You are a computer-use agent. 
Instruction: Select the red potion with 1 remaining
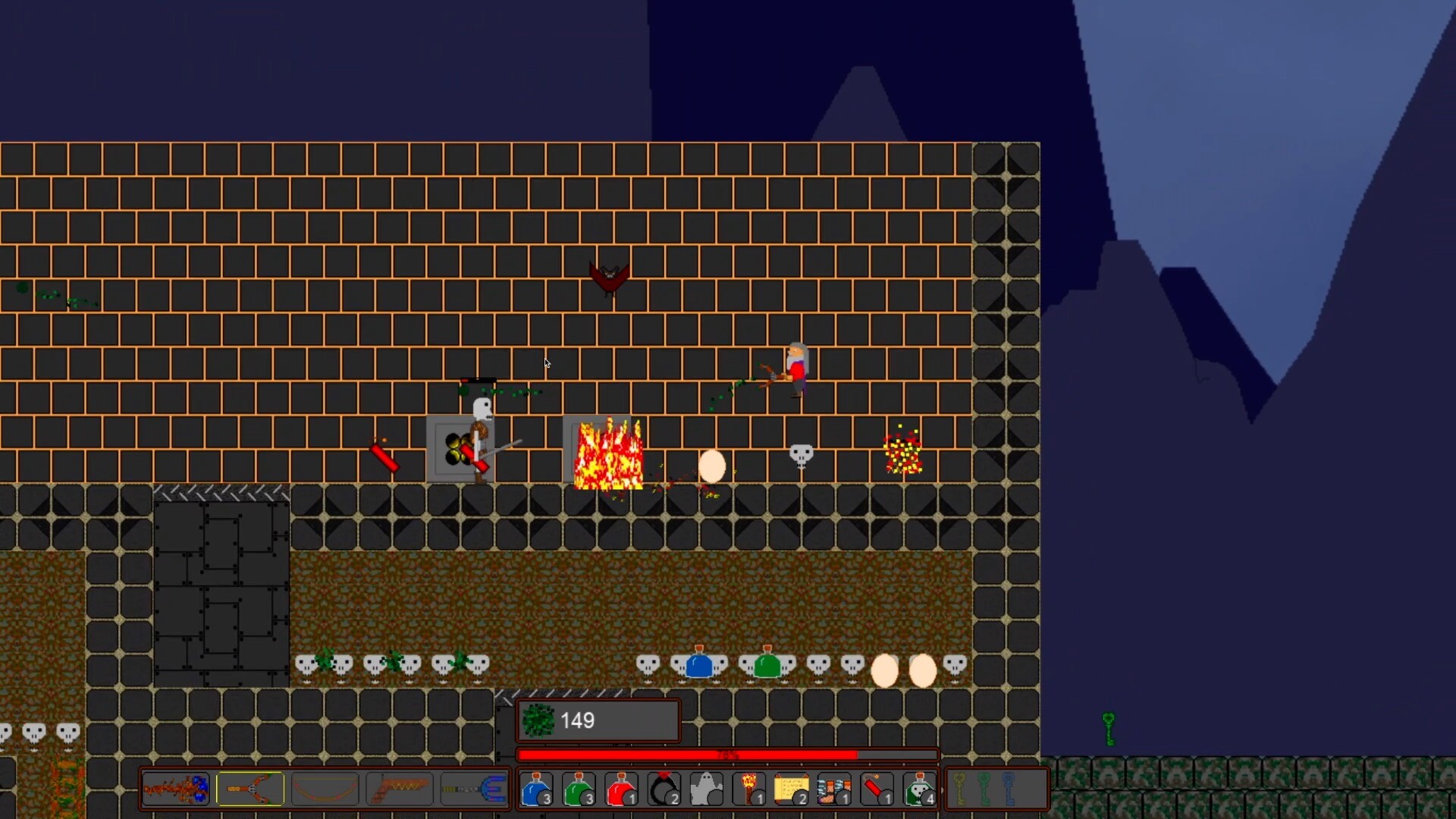[621, 789]
